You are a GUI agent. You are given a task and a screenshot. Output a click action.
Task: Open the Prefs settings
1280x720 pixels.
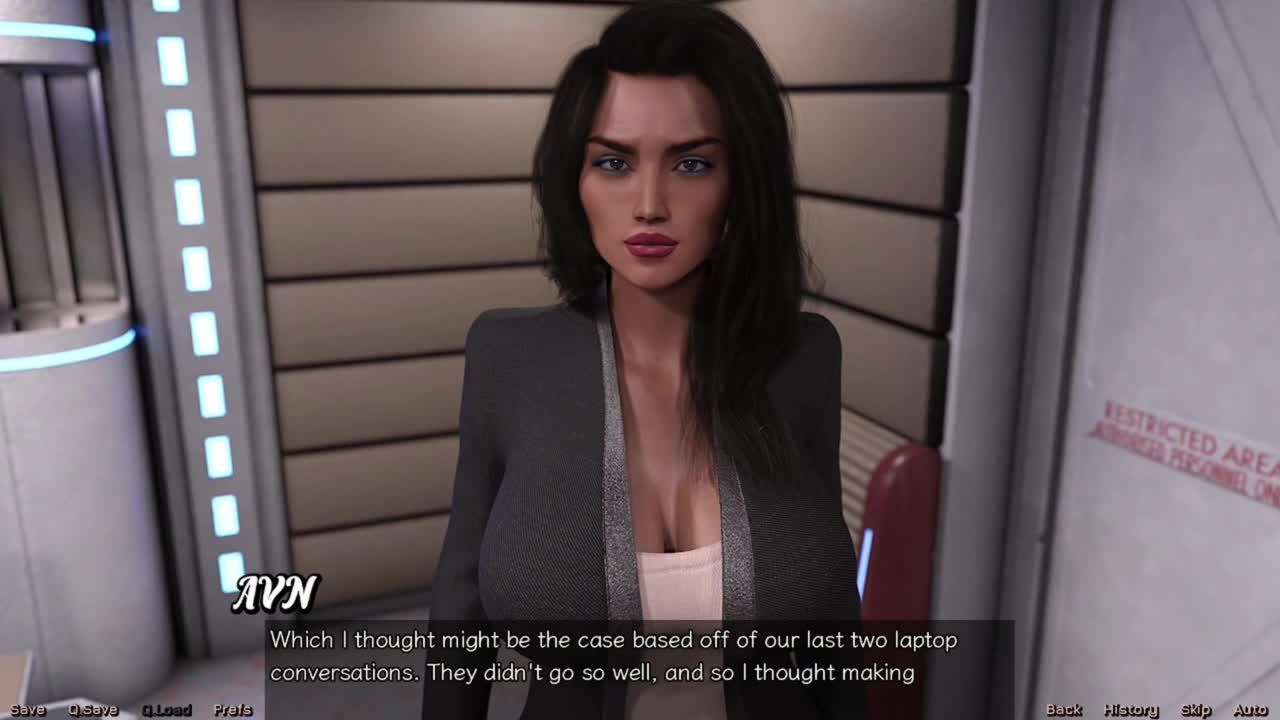click(233, 710)
